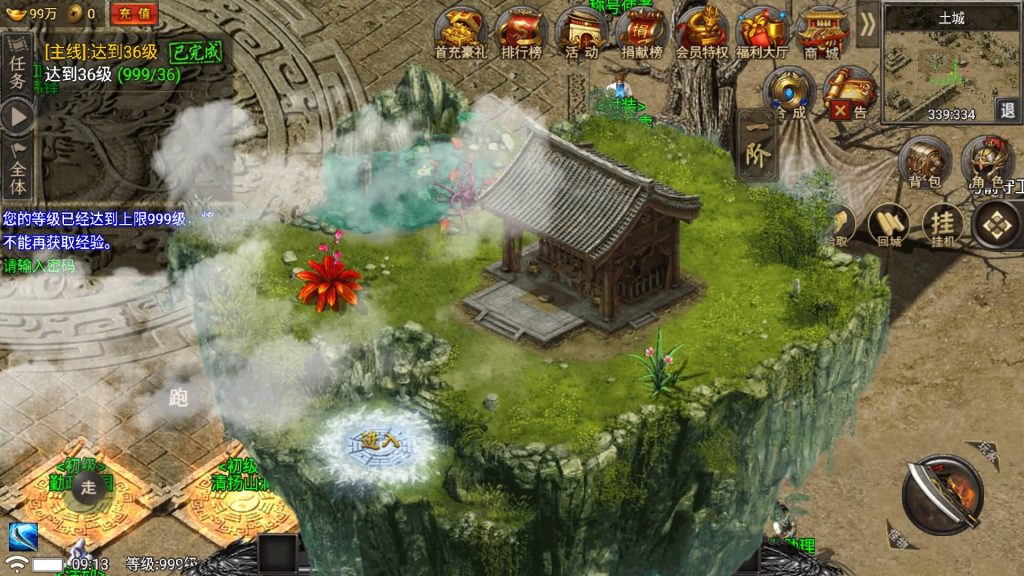Viewport: 1024px width, 576px height.
Task: Tap the 退 exit button by the minimap
Action: tap(1008, 109)
